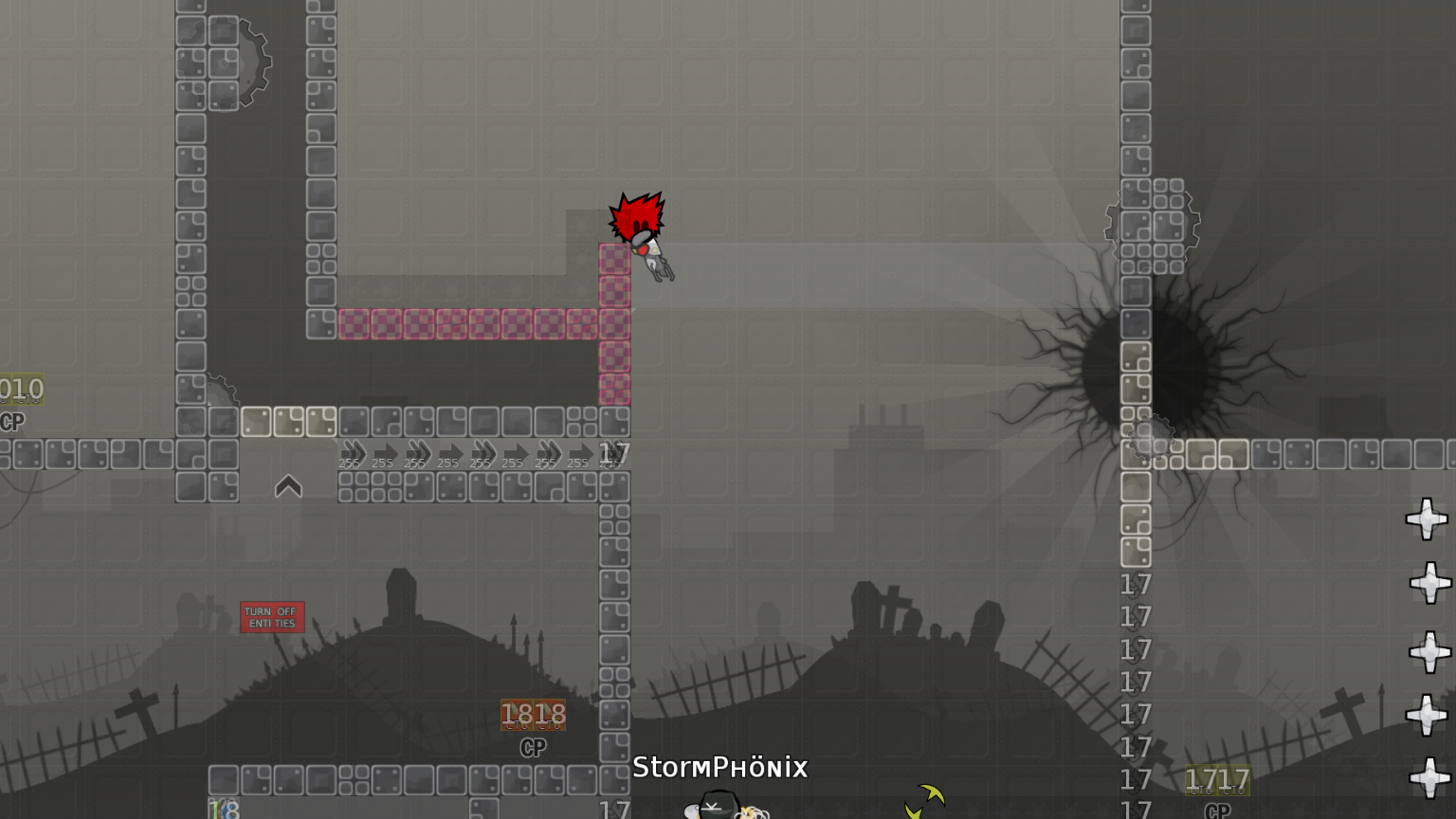Image resolution: width=1456 pixels, height=819 pixels.
Task: Click the first double-arrow speedup tile
Action: (352, 452)
